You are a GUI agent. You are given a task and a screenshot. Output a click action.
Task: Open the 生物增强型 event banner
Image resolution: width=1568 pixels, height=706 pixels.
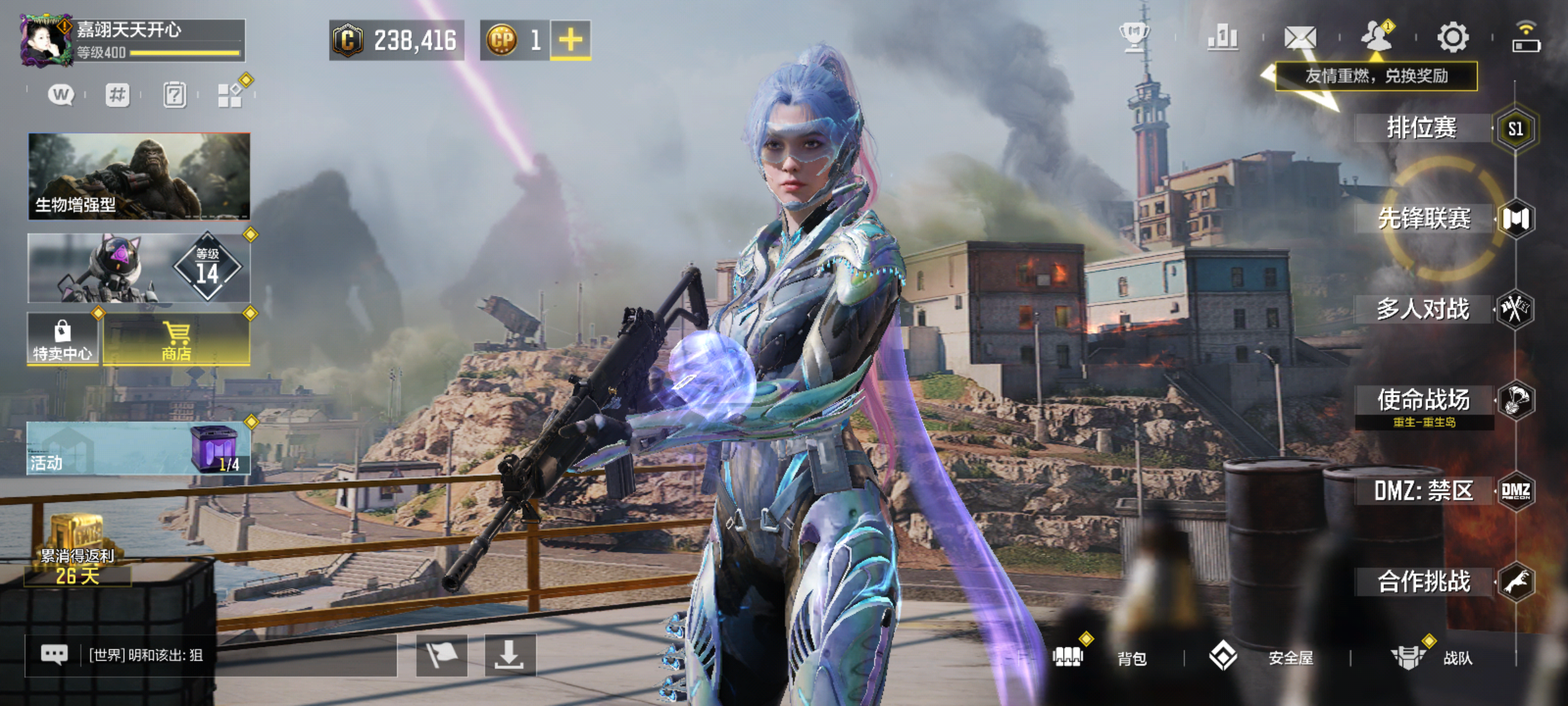coord(139,176)
